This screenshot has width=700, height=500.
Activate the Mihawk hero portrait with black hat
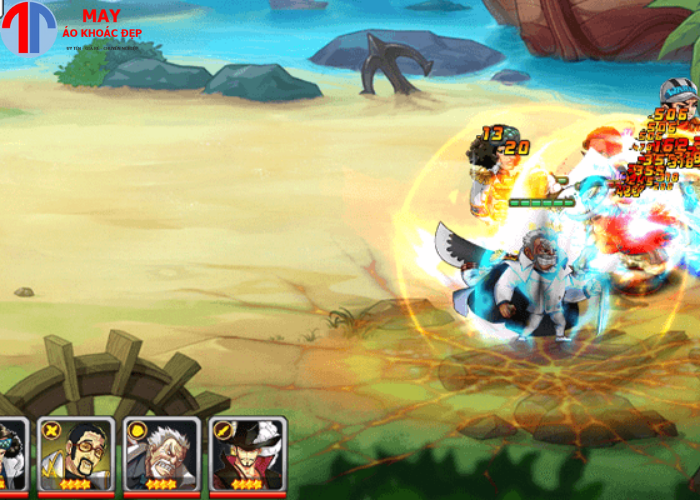(248, 455)
